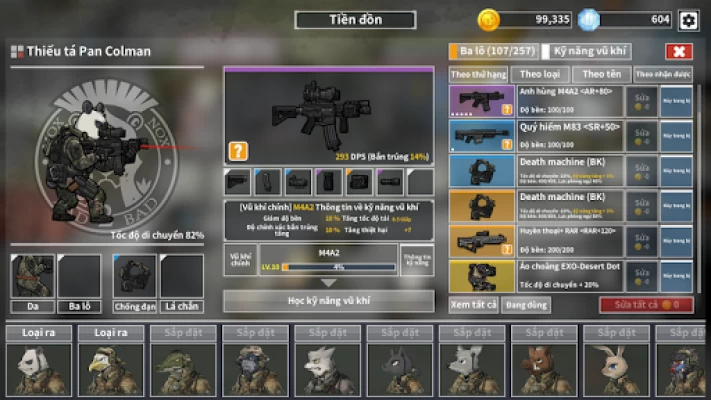
Task: Select the Da skin equipment slot
Action: pos(32,283)
